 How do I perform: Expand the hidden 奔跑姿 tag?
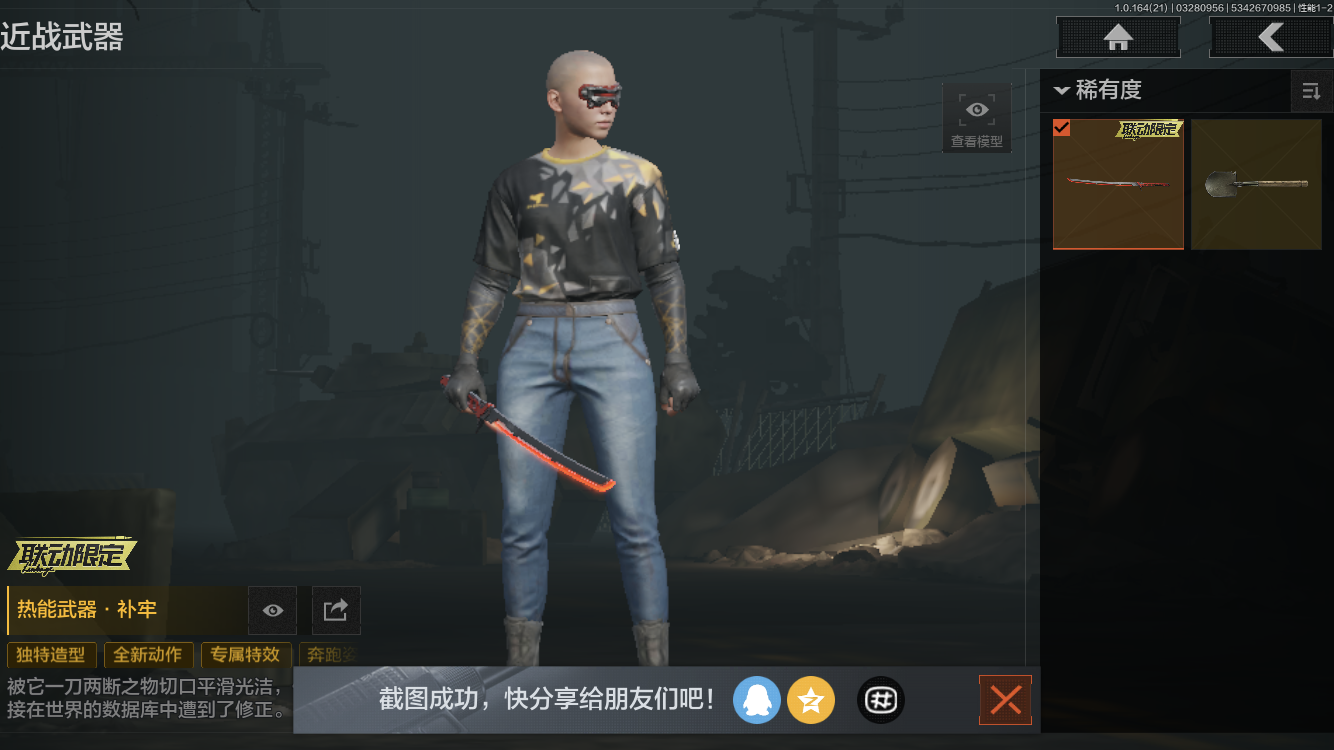point(330,655)
